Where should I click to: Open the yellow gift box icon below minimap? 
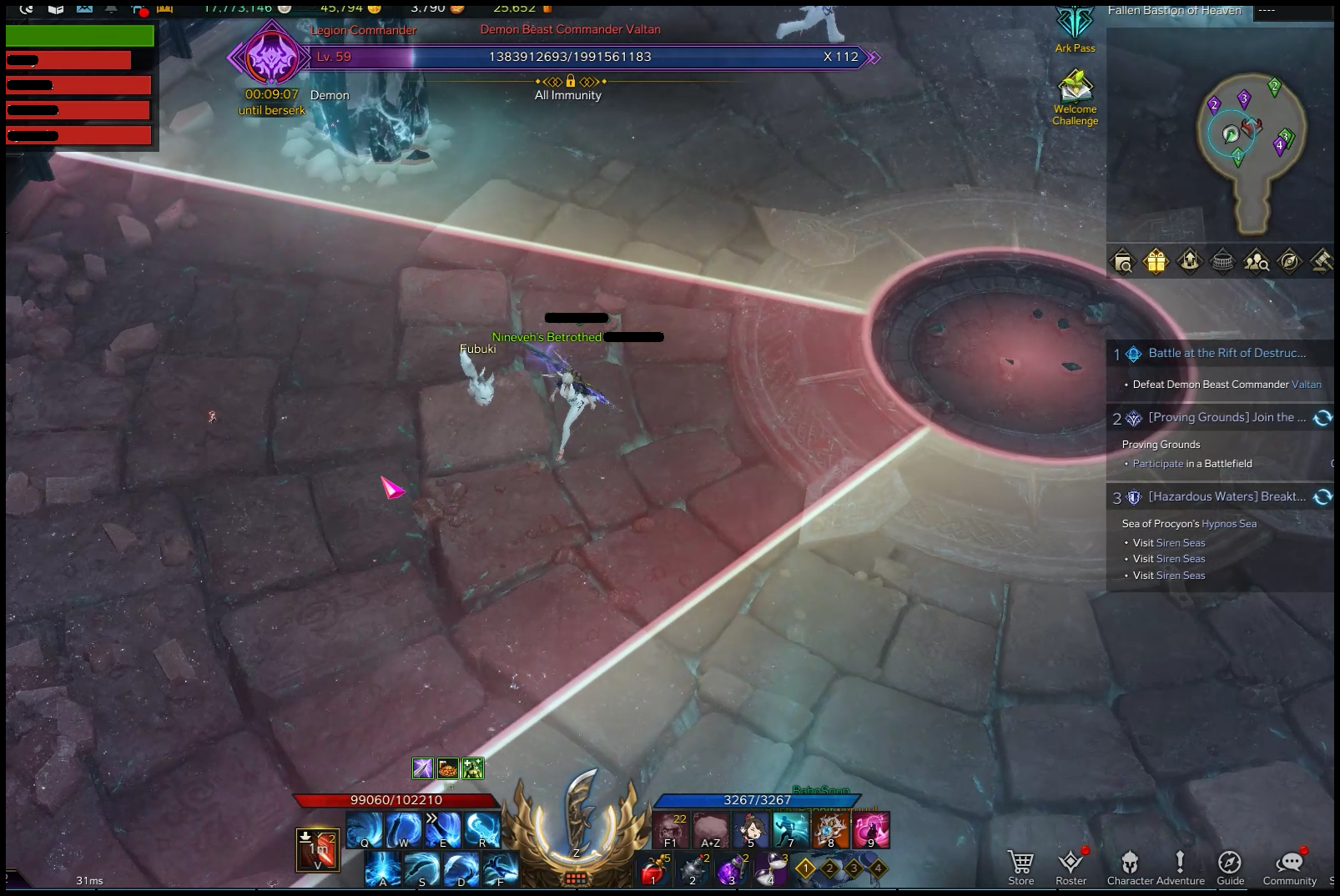pyautogui.click(x=1156, y=262)
